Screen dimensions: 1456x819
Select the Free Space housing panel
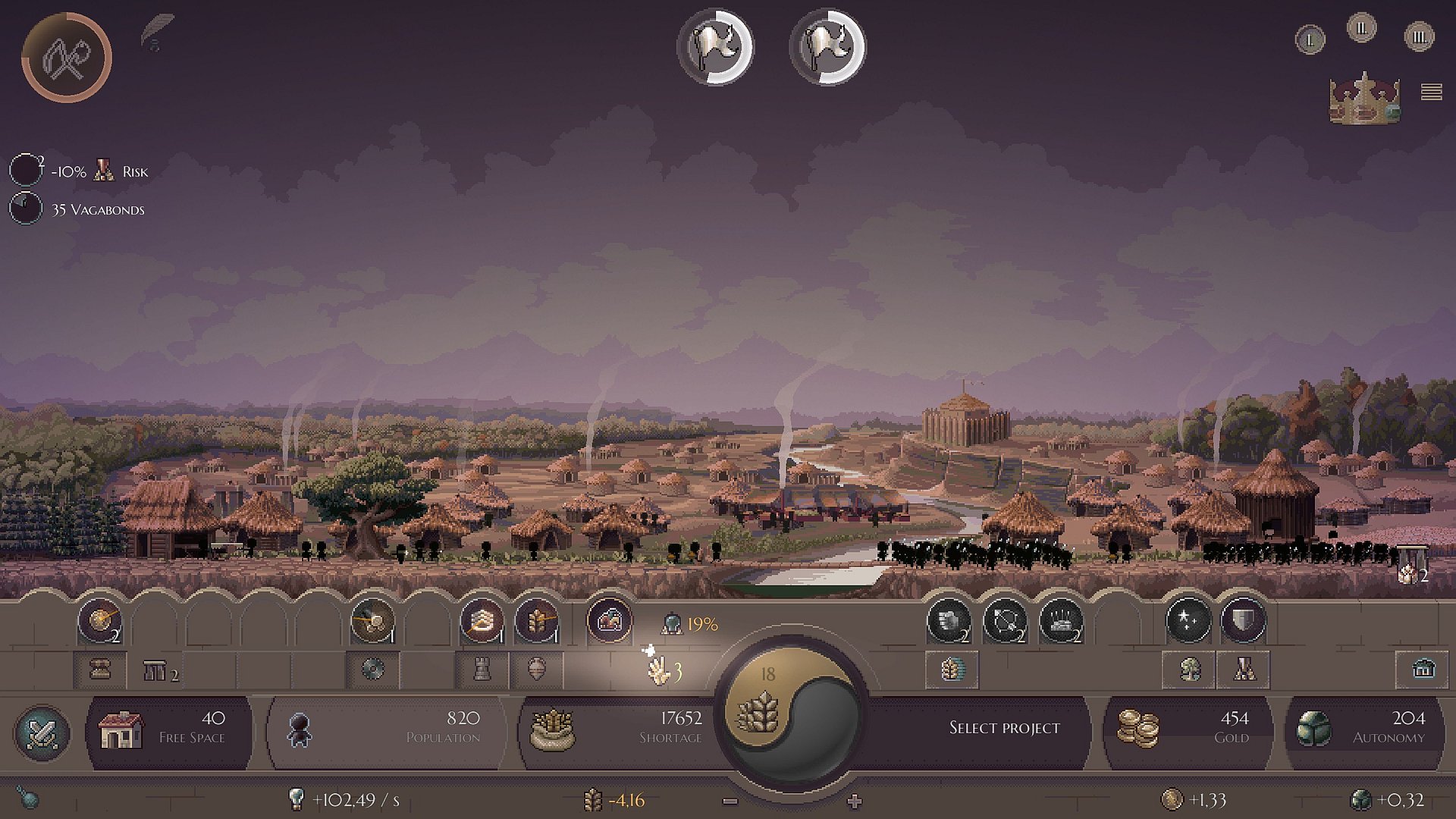168,728
